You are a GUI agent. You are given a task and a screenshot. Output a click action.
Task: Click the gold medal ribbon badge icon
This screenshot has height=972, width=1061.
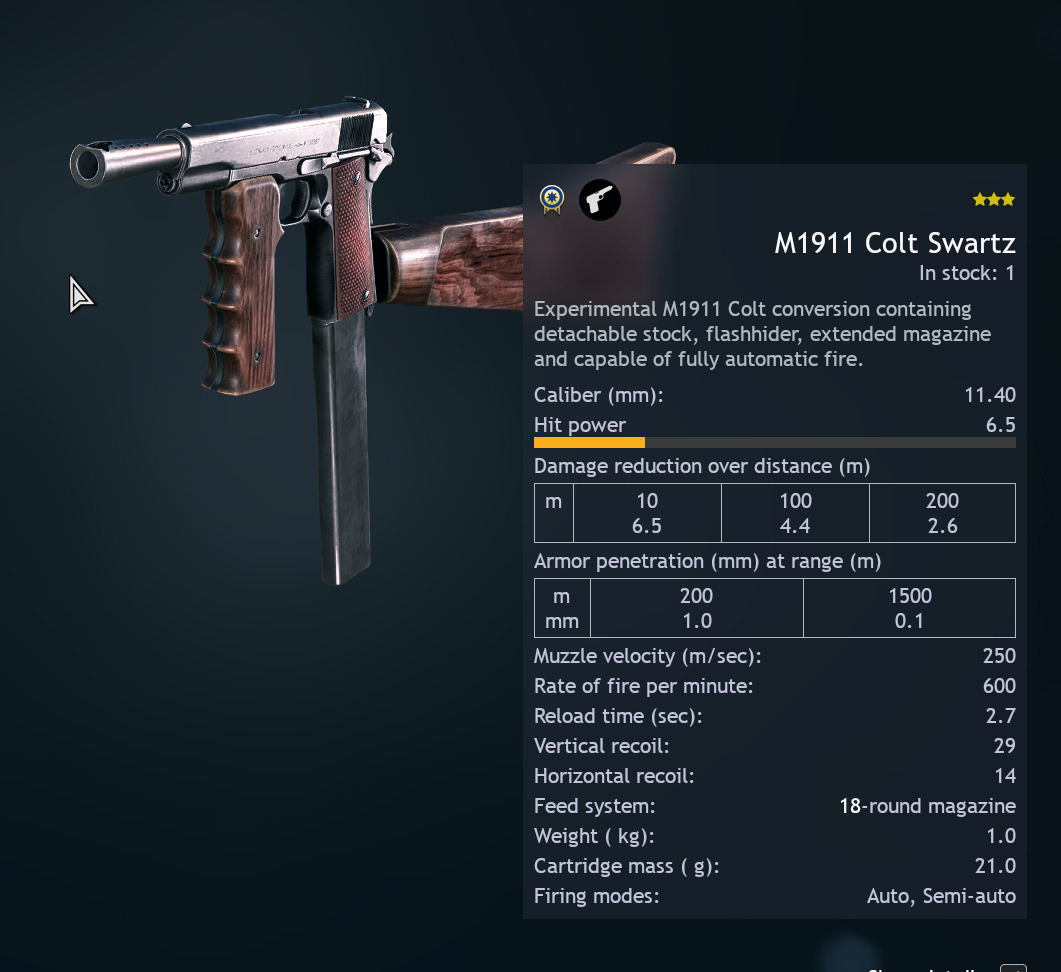point(551,200)
